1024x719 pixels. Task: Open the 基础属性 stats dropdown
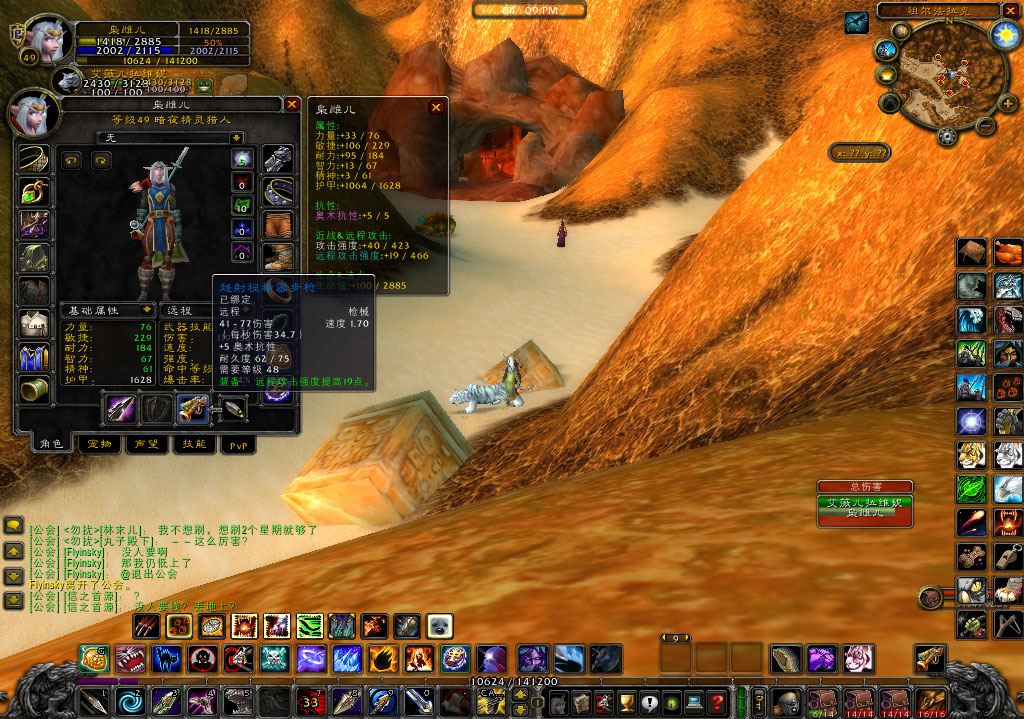146,310
